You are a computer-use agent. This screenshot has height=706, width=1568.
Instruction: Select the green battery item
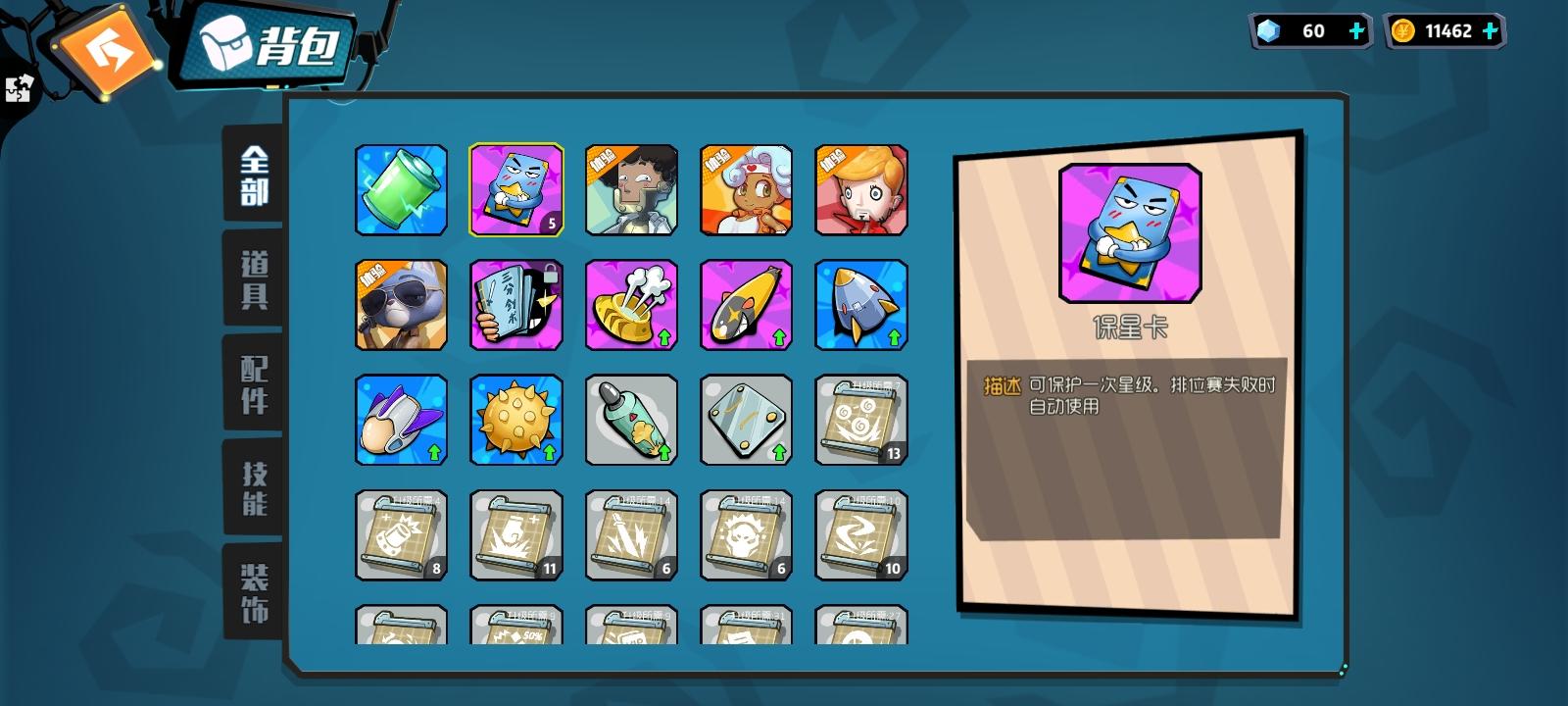[401, 189]
